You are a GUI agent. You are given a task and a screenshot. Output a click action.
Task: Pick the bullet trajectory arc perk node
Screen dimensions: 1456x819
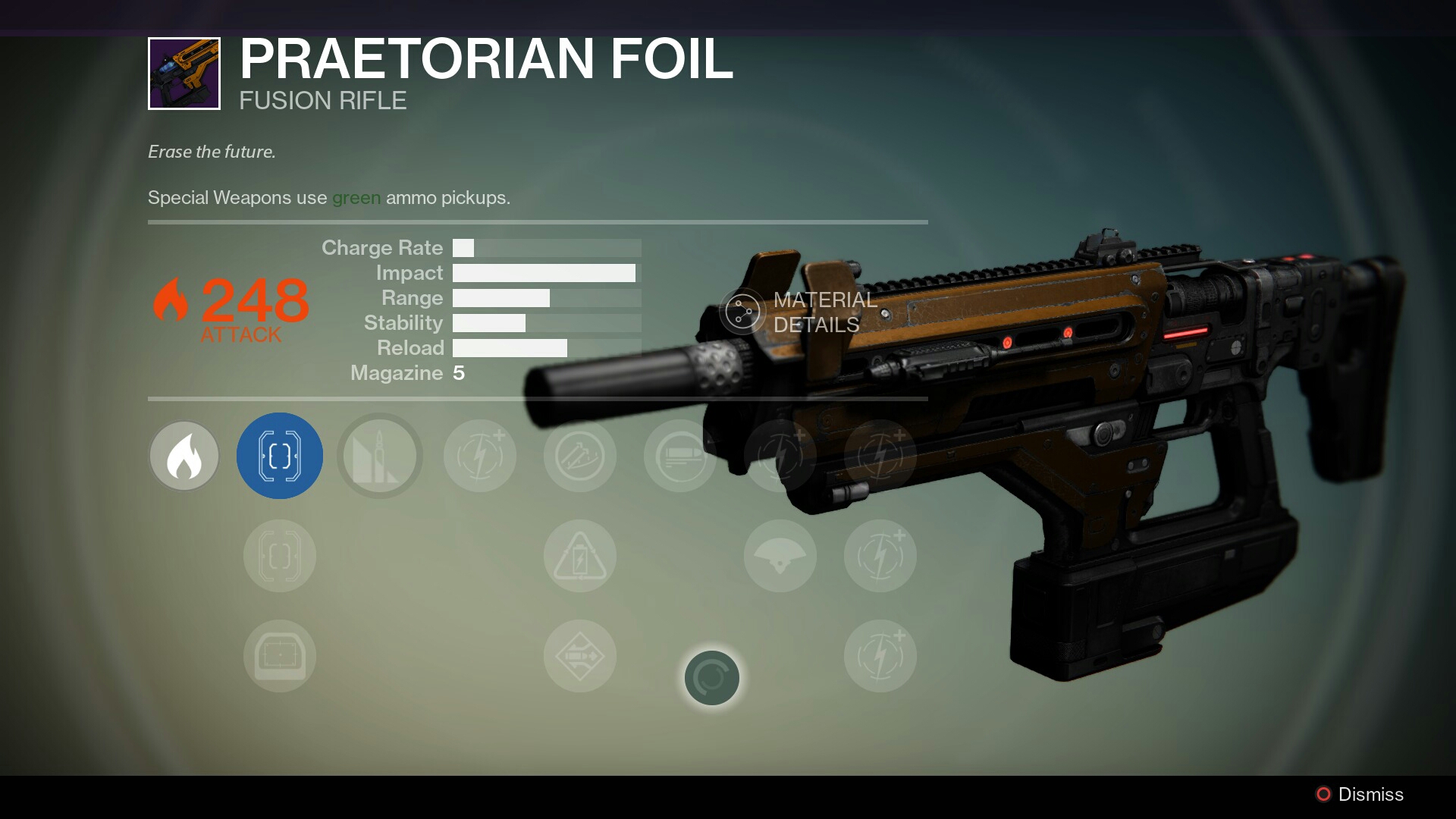[x=580, y=456]
